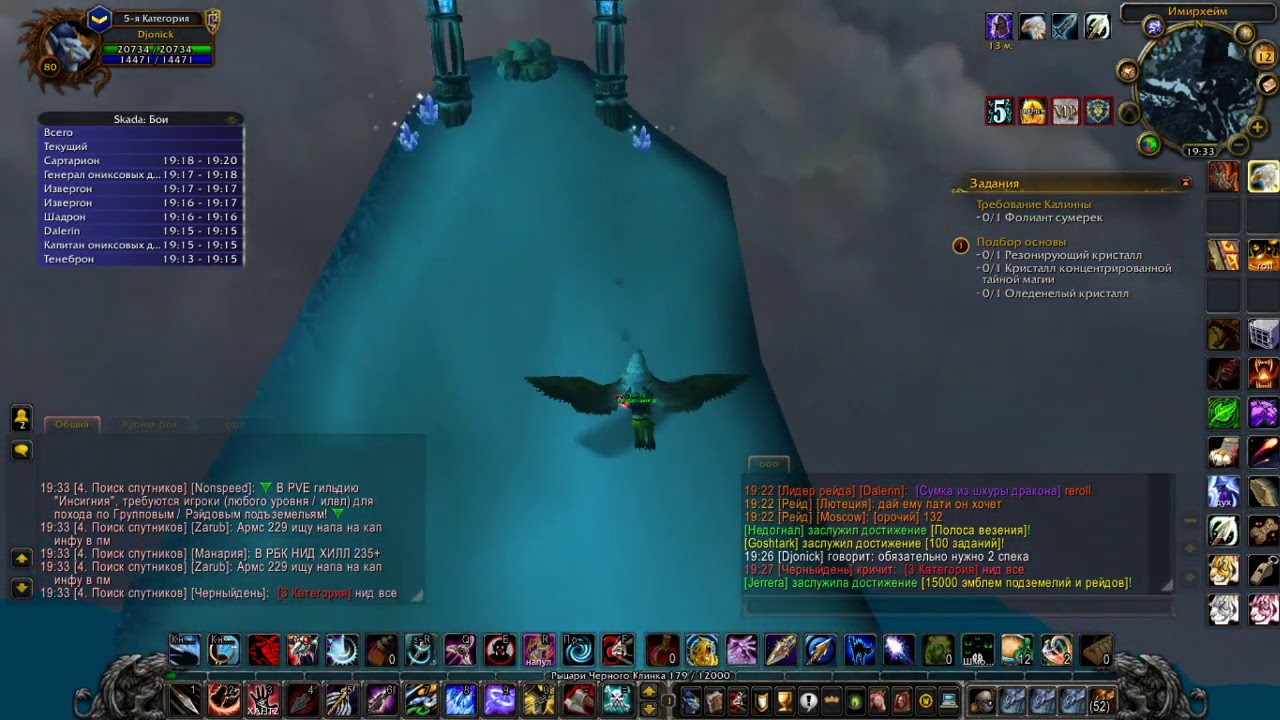1280x720 pixels.
Task: Open the Имирхейм minimap
Action: tap(1198, 86)
